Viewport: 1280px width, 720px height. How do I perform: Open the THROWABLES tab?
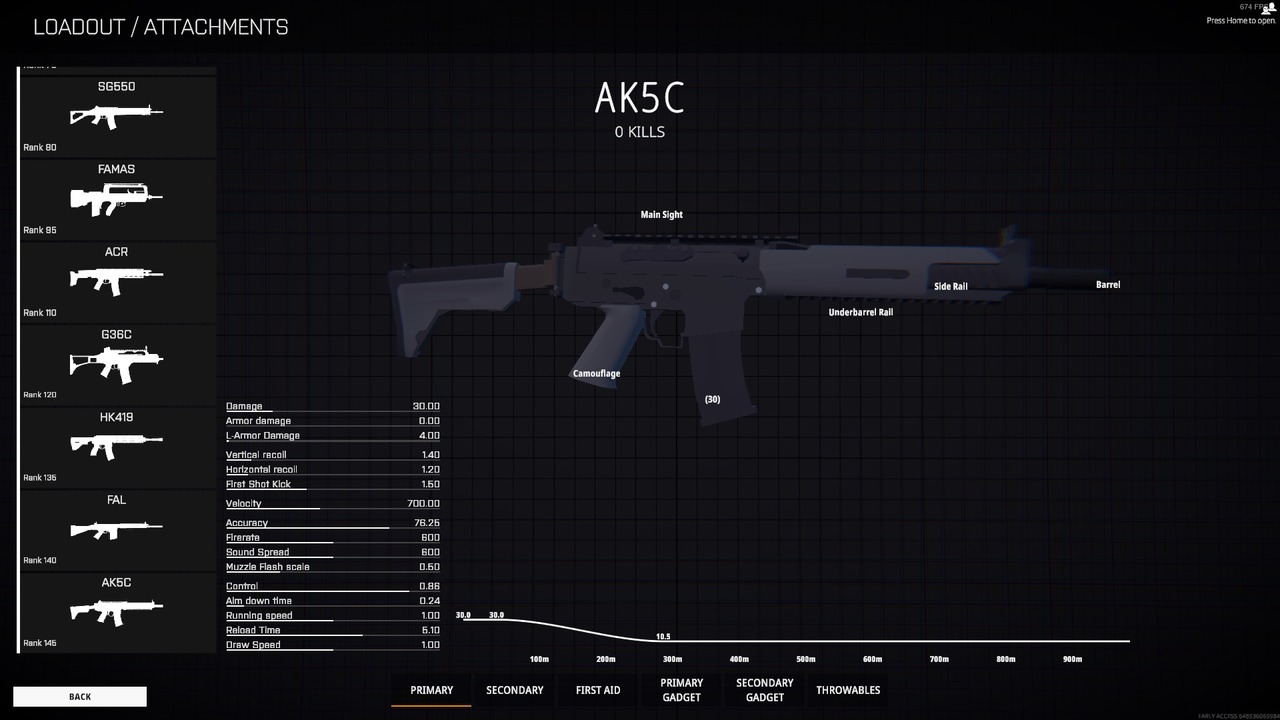[848, 690]
